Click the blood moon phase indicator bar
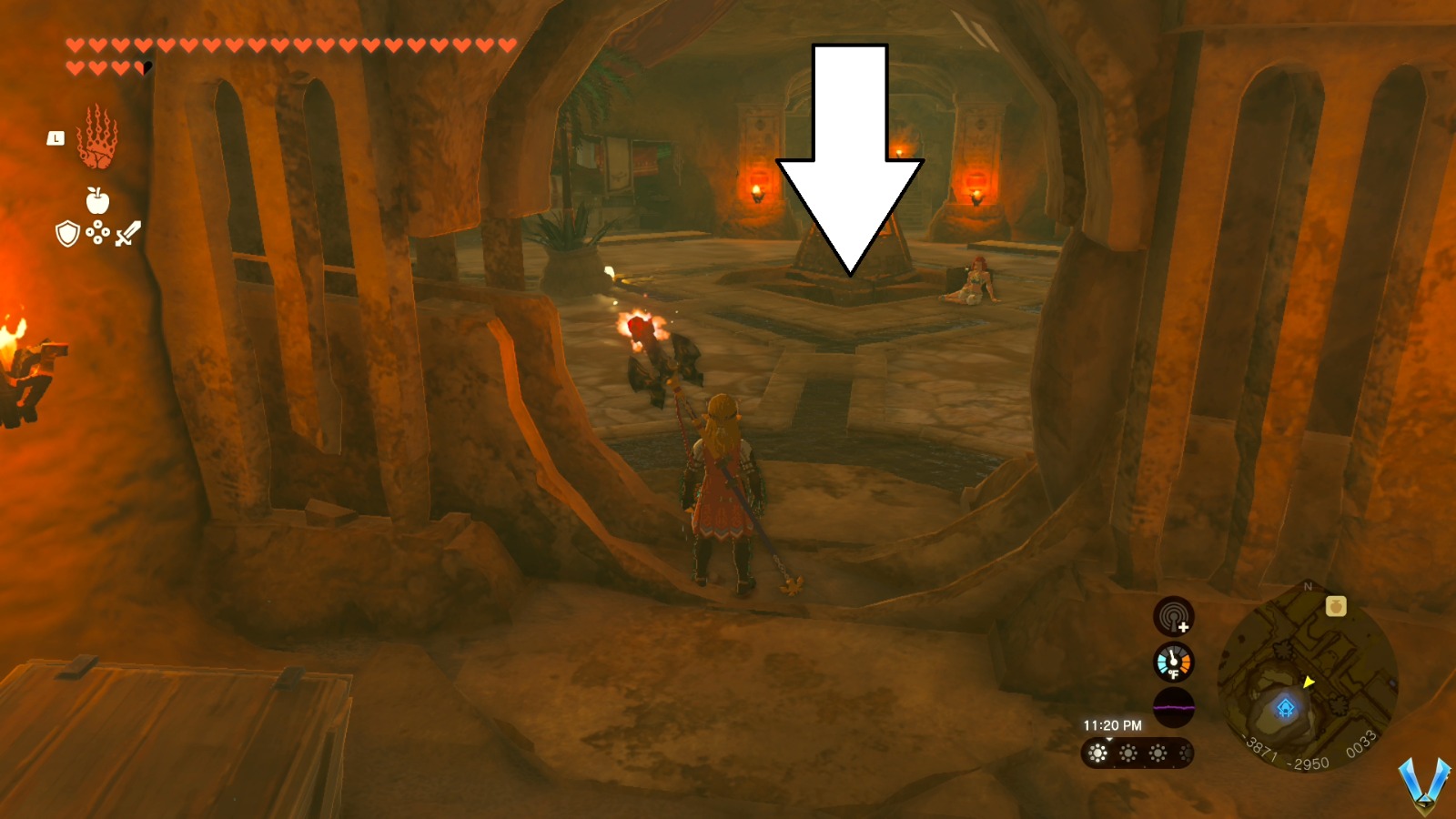The height and width of the screenshot is (819, 1456). 1139,753
